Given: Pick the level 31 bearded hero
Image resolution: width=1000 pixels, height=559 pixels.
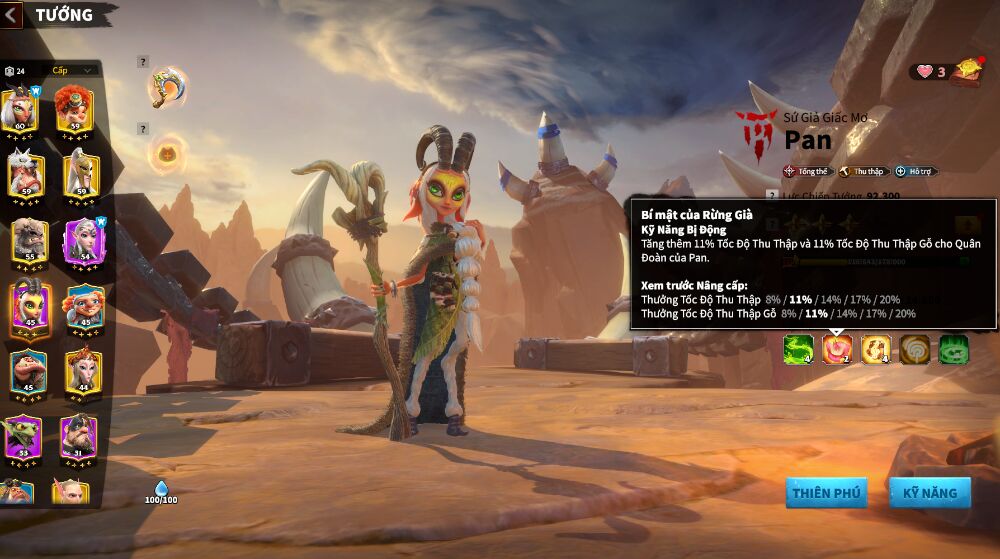Looking at the screenshot, I should pyautogui.click(x=78, y=437).
